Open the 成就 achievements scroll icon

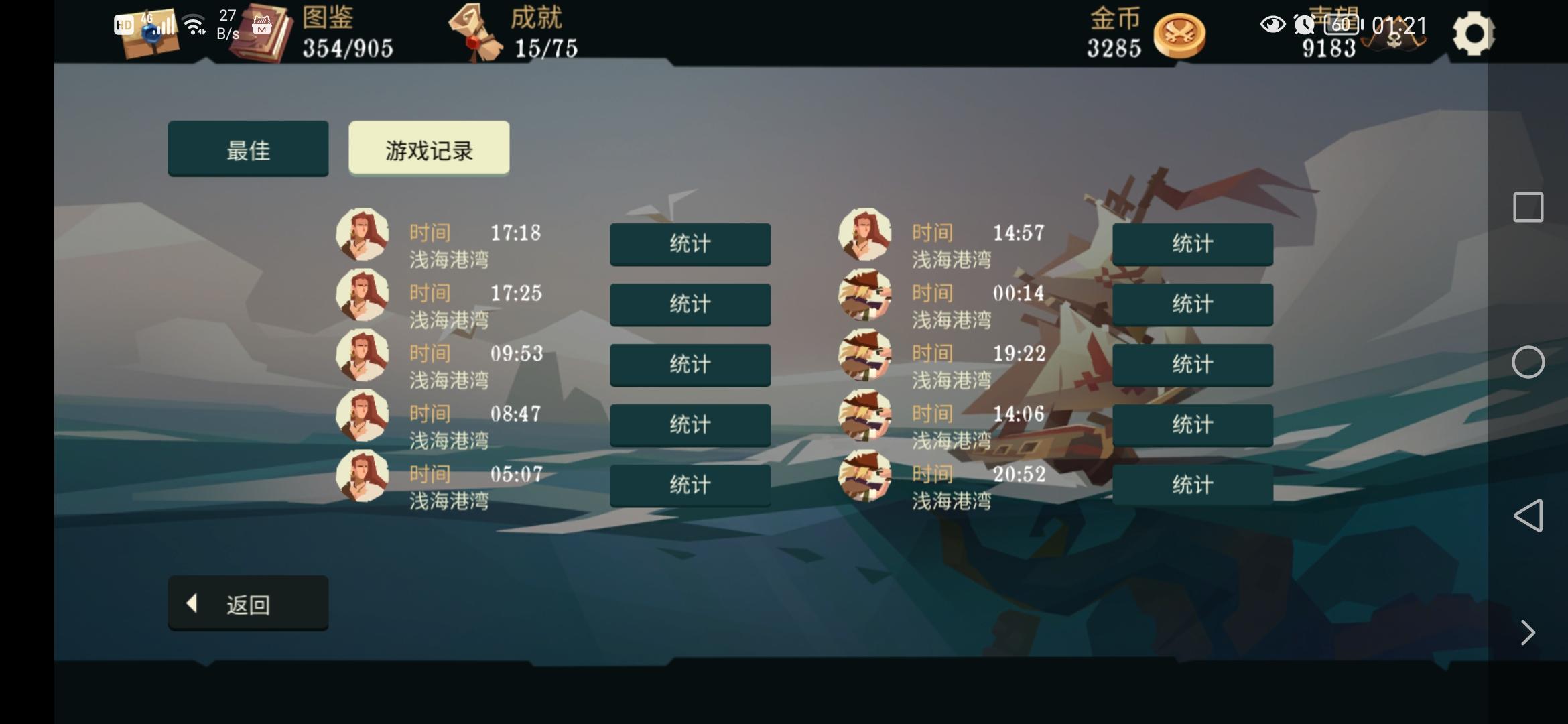[x=477, y=34]
